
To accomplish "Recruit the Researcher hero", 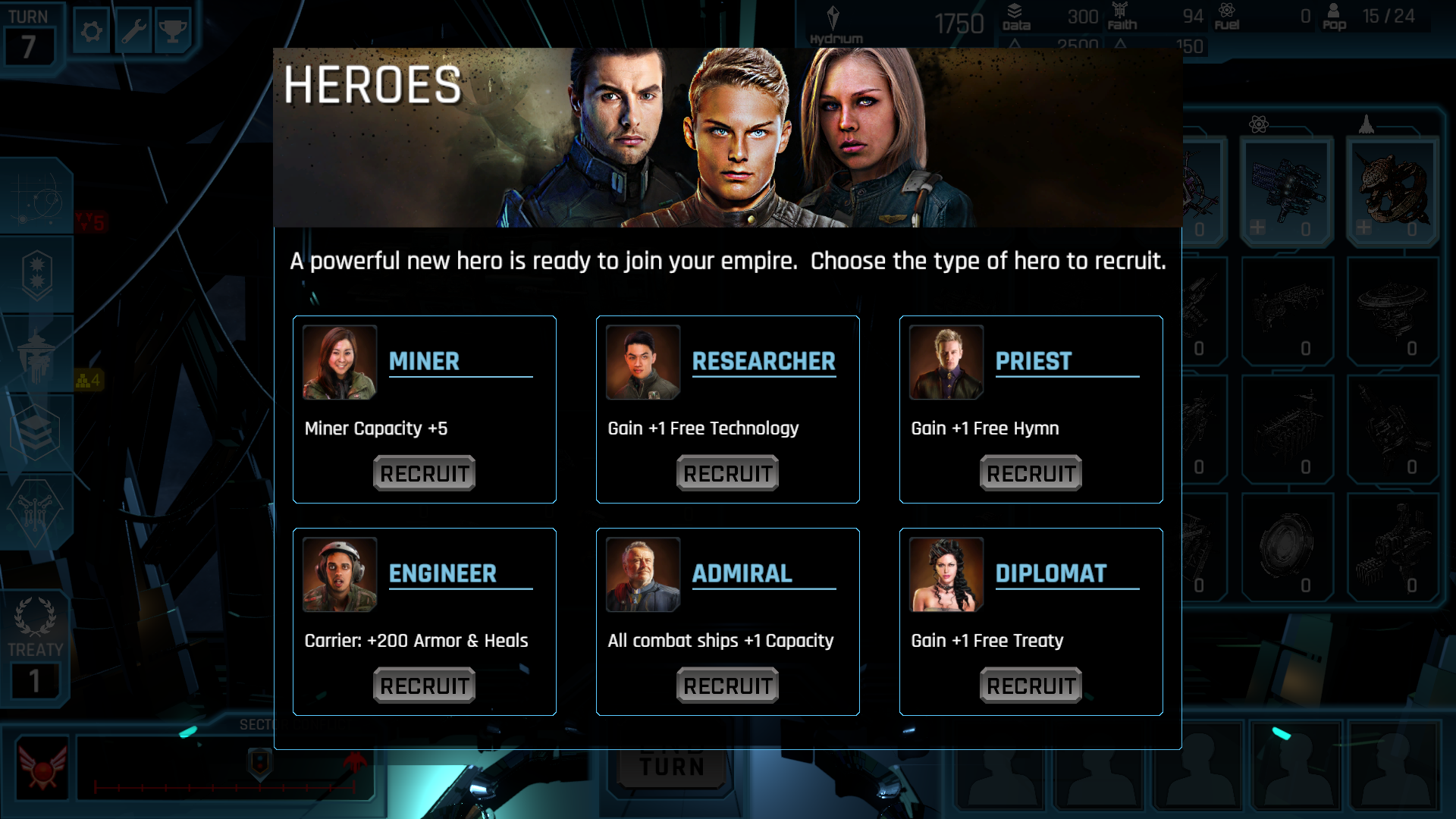I will point(727,473).
